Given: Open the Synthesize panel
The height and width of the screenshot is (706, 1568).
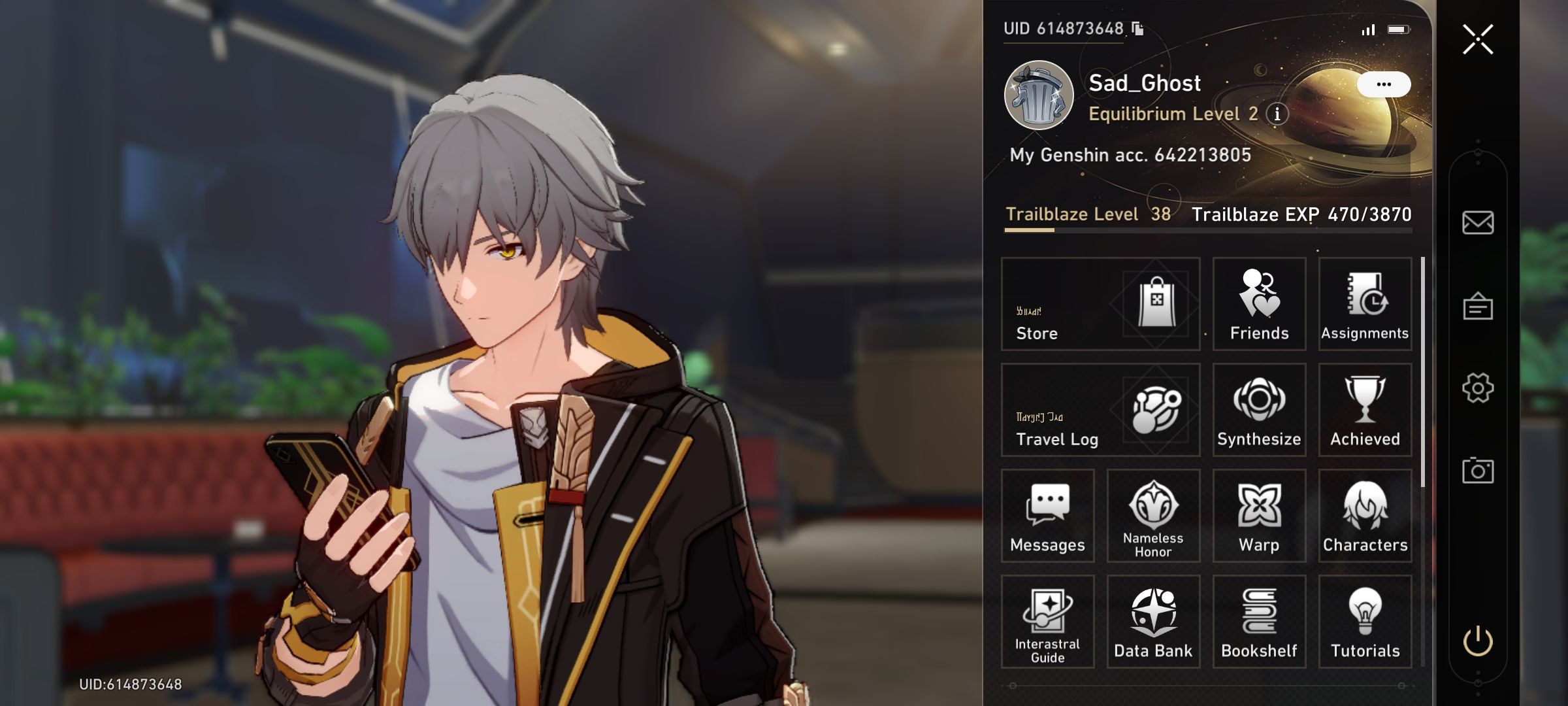Looking at the screenshot, I should pyautogui.click(x=1258, y=410).
